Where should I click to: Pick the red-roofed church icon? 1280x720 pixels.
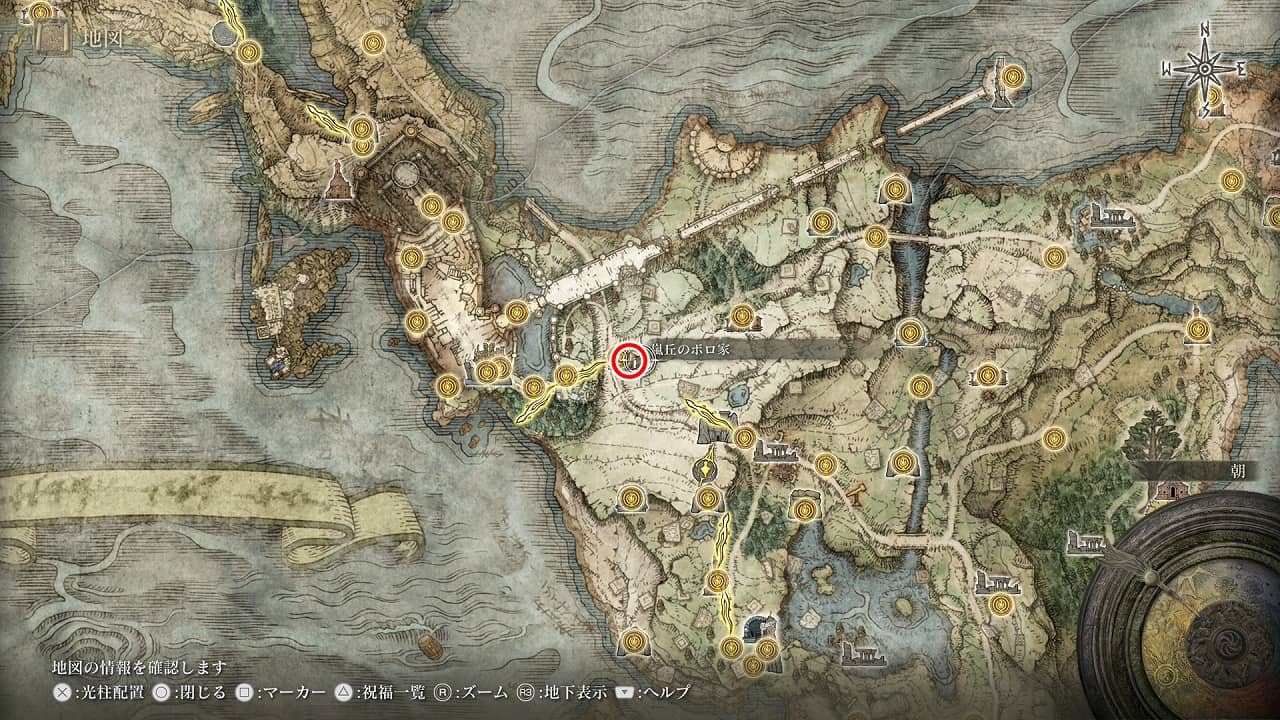(1166, 492)
